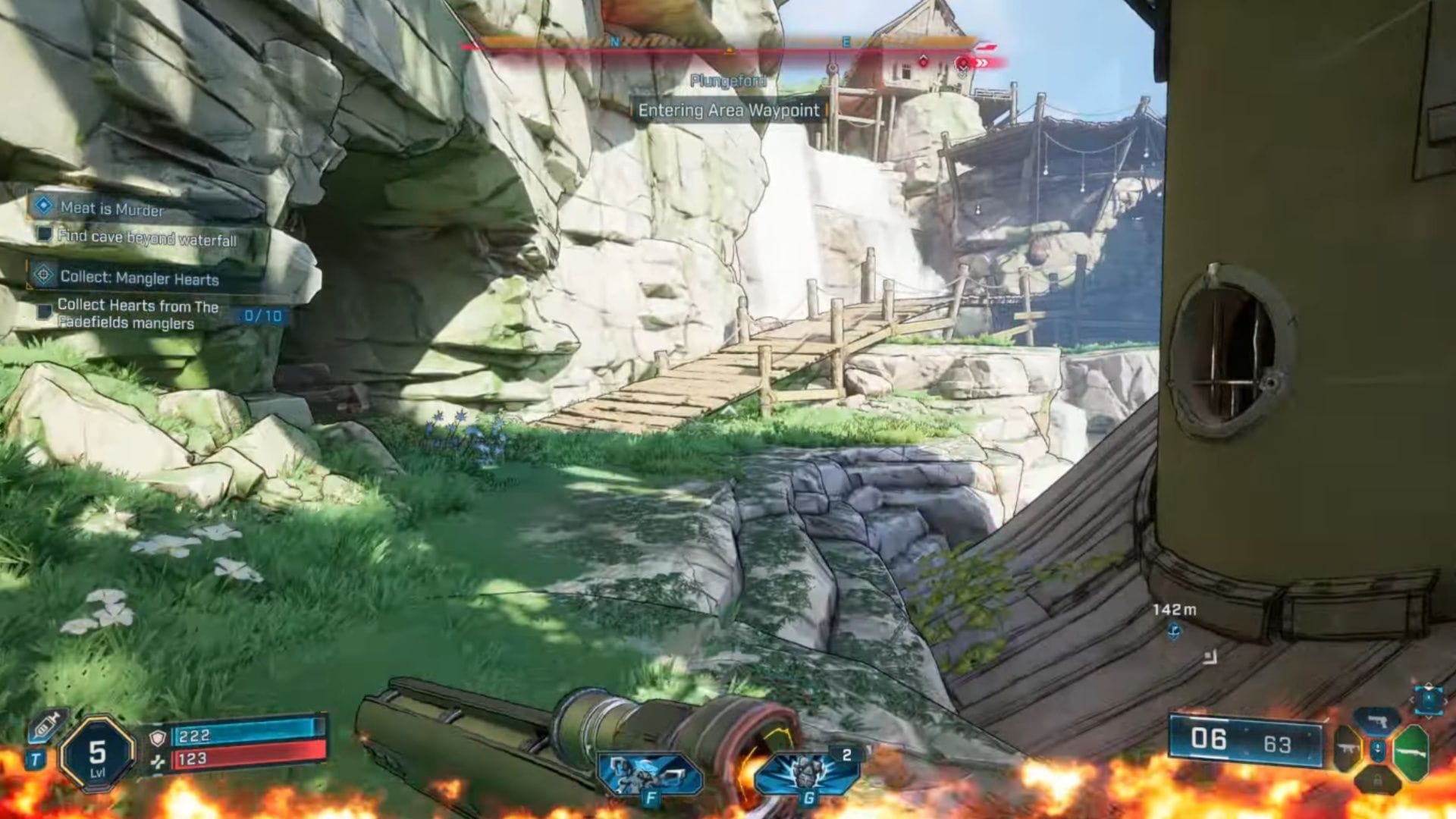Select the 142m waypoint marker
Image resolution: width=1456 pixels, height=819 pixels.
point(1174,630)
